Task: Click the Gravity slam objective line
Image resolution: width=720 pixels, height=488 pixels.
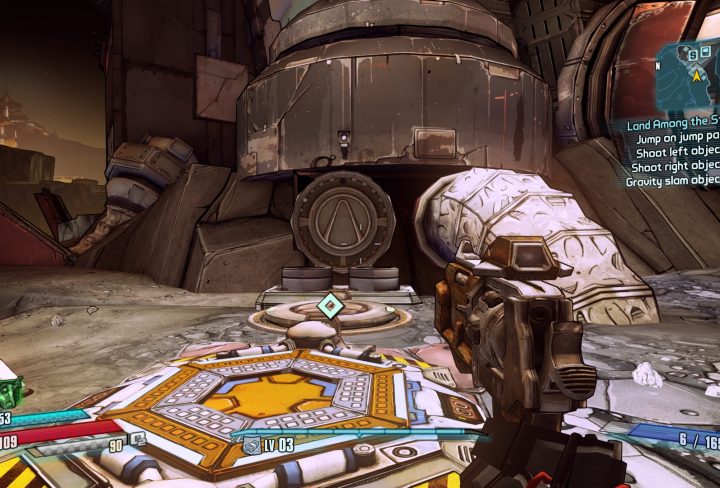Action: (674, 182)
